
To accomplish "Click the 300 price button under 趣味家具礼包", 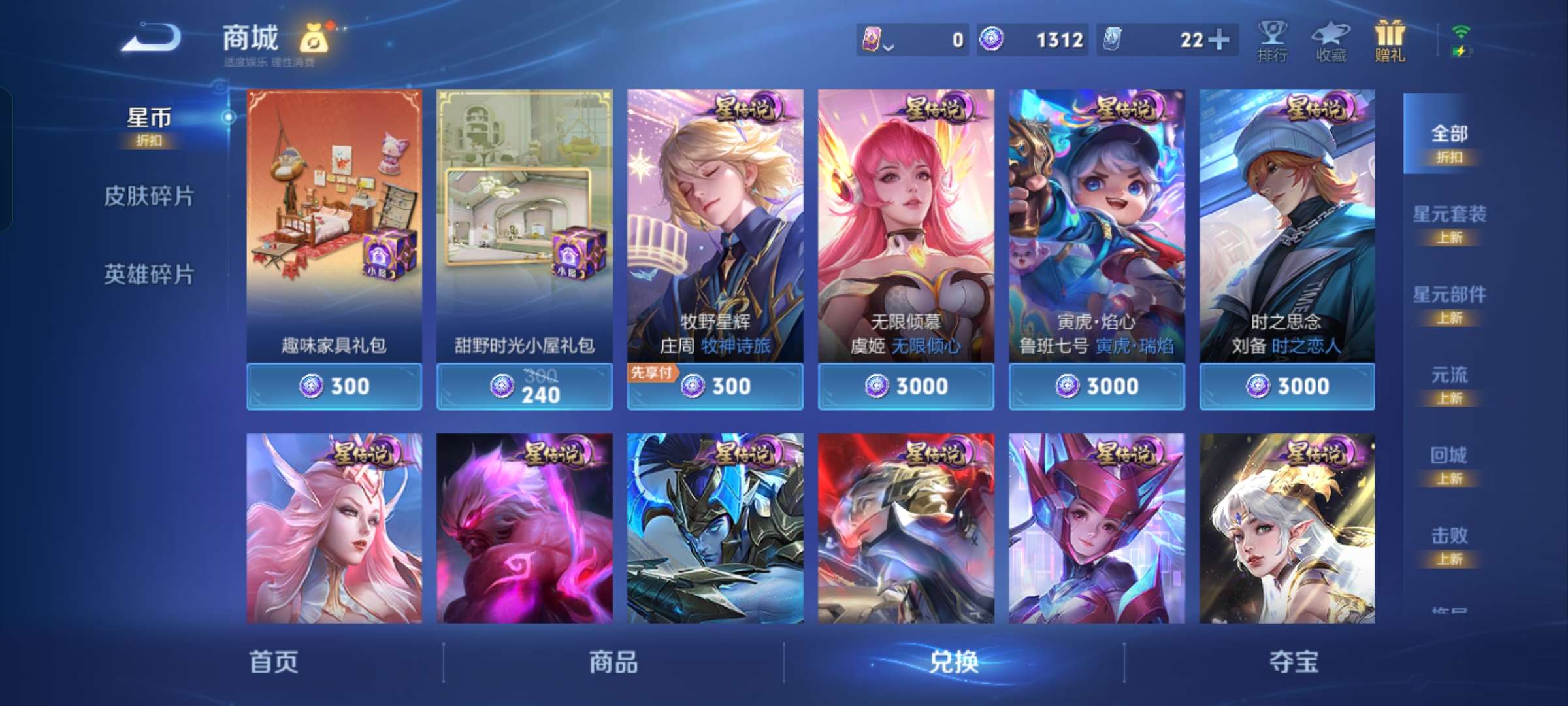I will click(334, 386).
